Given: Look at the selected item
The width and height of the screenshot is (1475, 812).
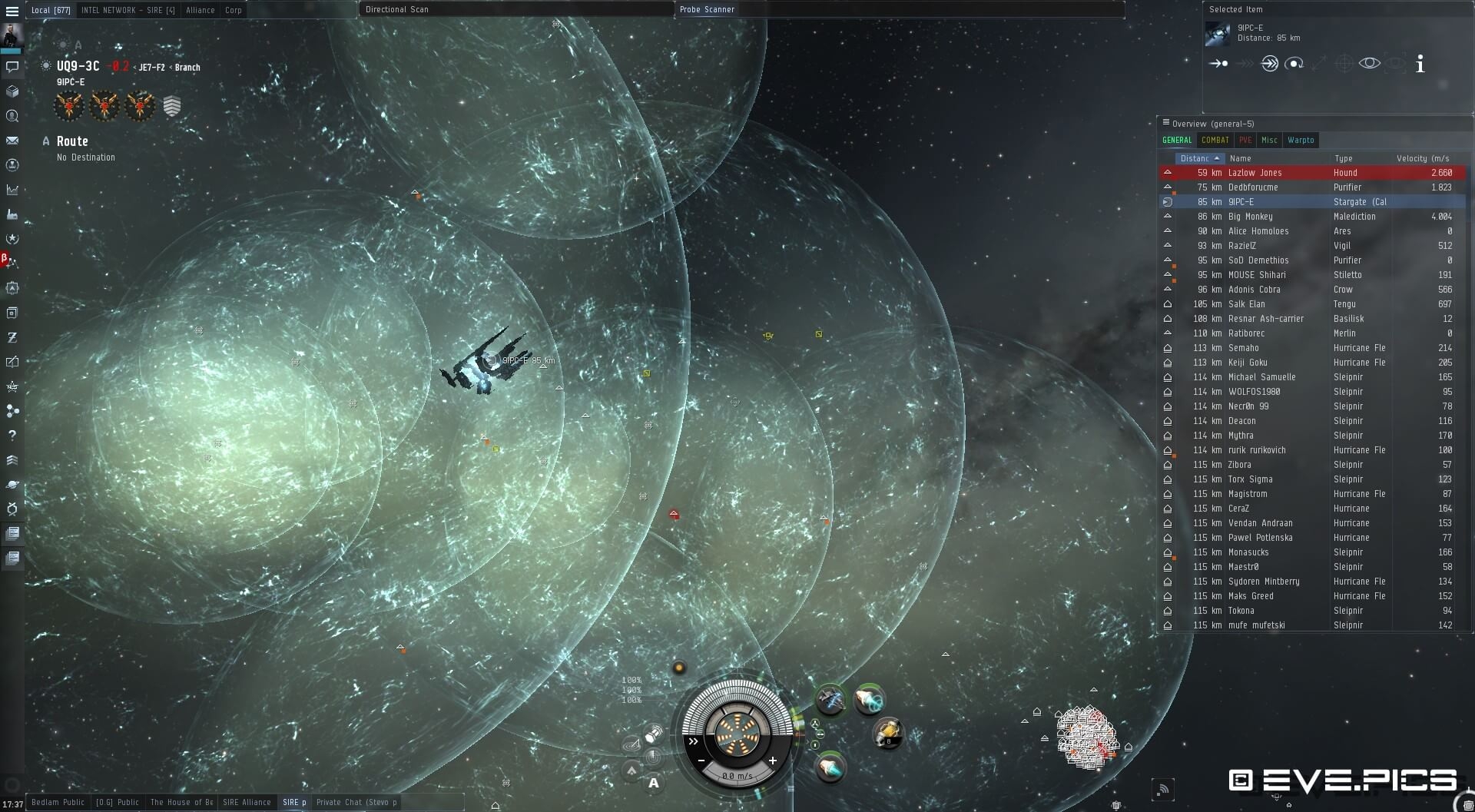Looking at the screenshot, I should [1369, 64].
